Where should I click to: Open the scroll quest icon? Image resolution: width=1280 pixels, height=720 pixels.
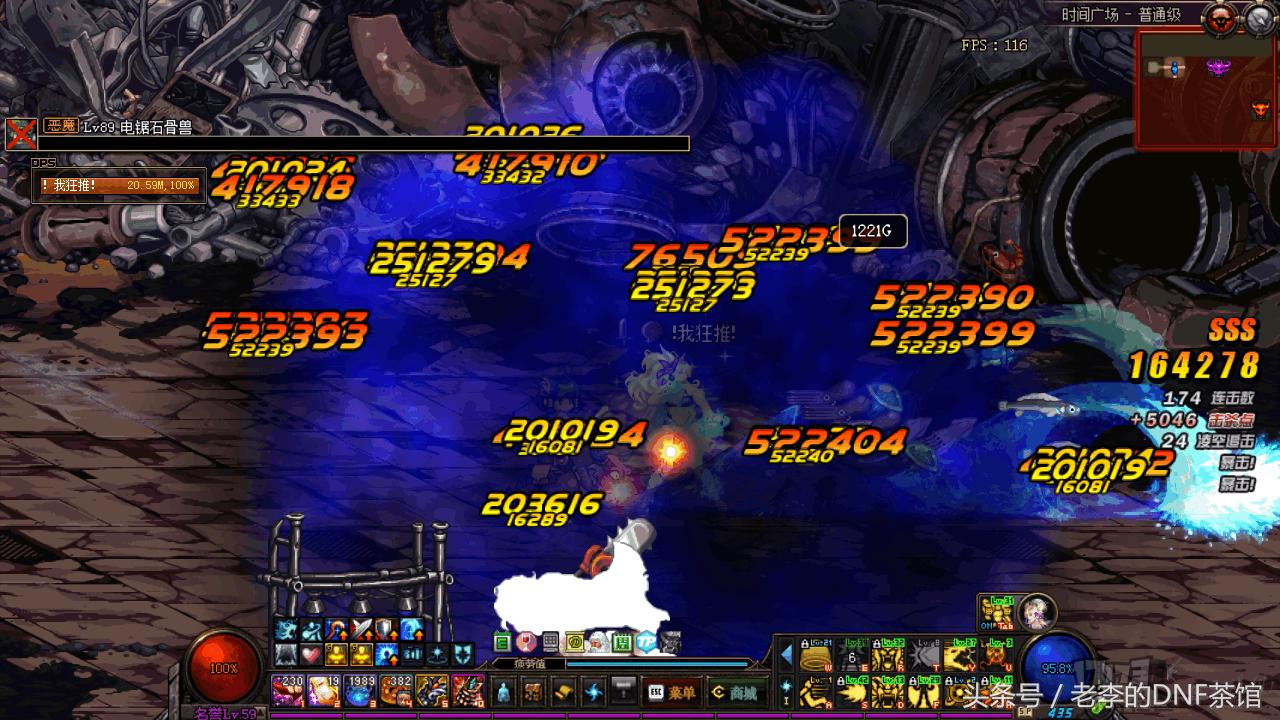(x=565, y=692)
